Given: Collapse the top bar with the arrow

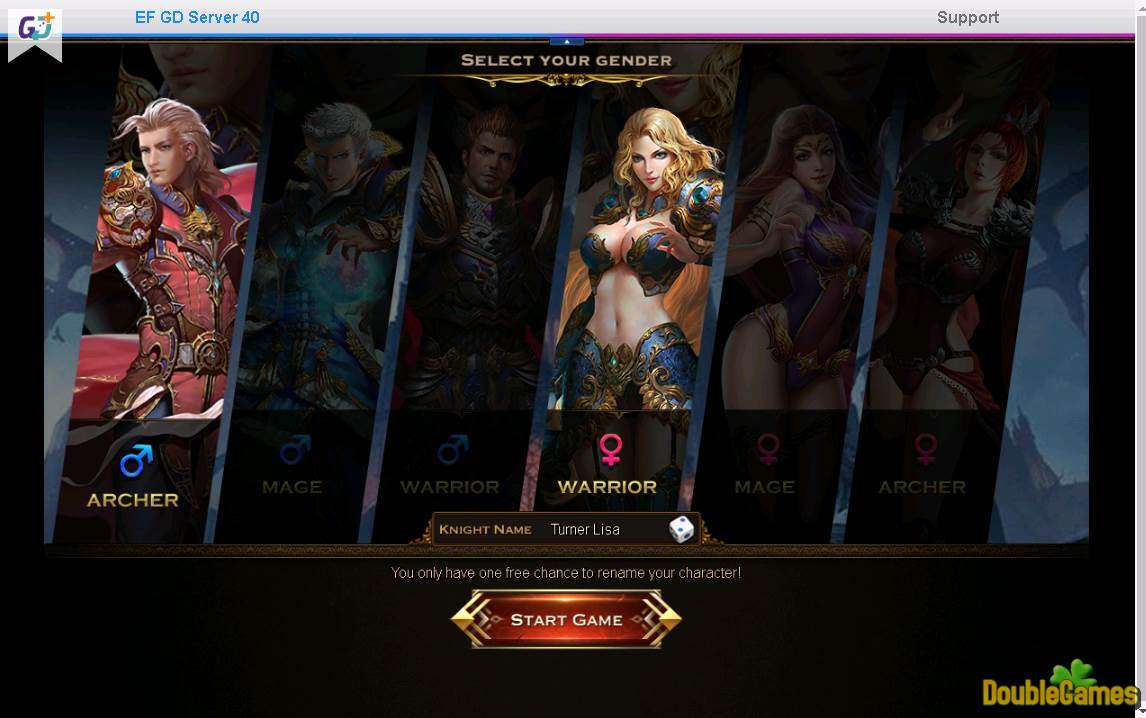Looking at the screenshot, I should (x=567, y=41).
